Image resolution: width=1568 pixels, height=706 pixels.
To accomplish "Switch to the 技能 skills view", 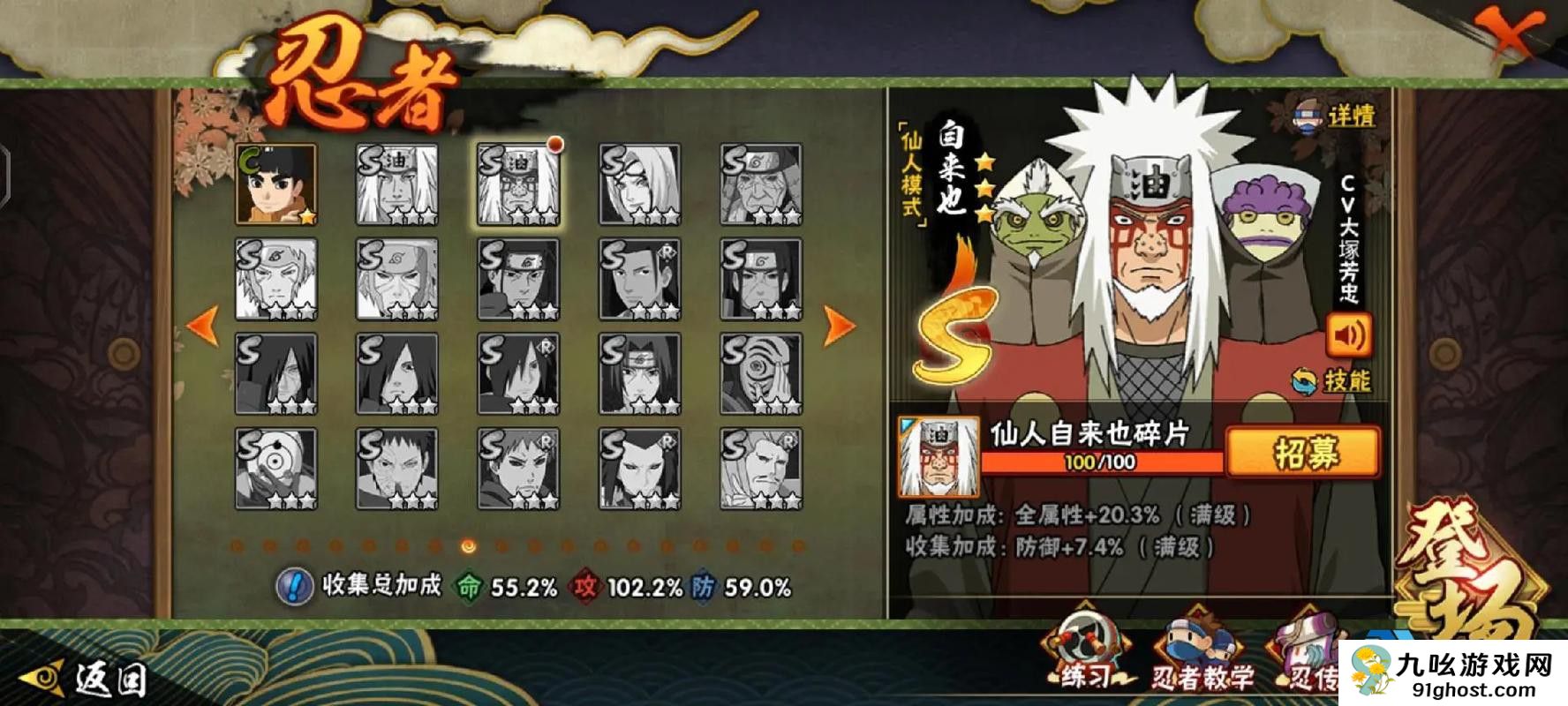I will (1333, 381).
